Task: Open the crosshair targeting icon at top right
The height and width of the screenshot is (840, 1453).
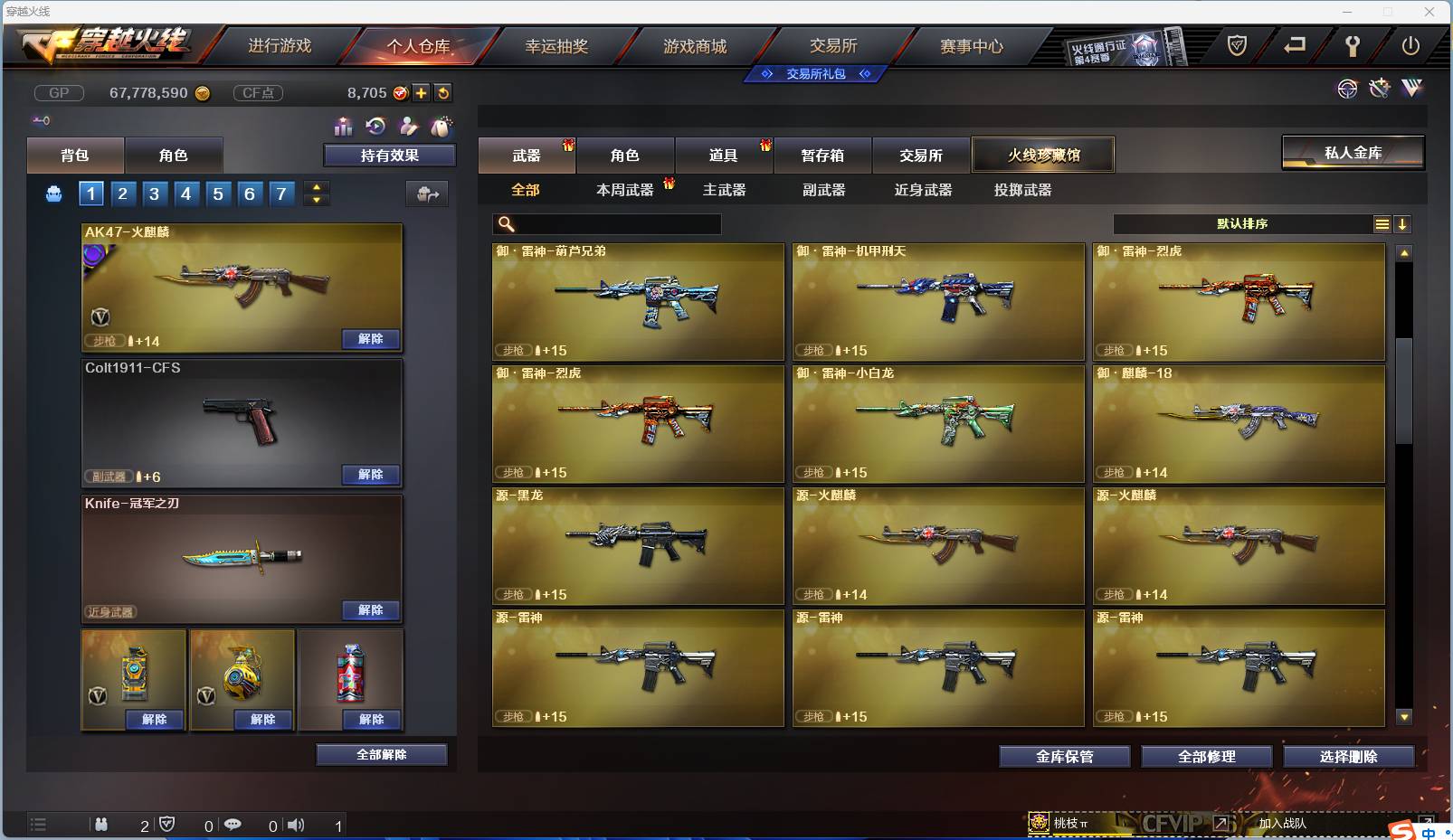Action: (x=1348, y=89)
